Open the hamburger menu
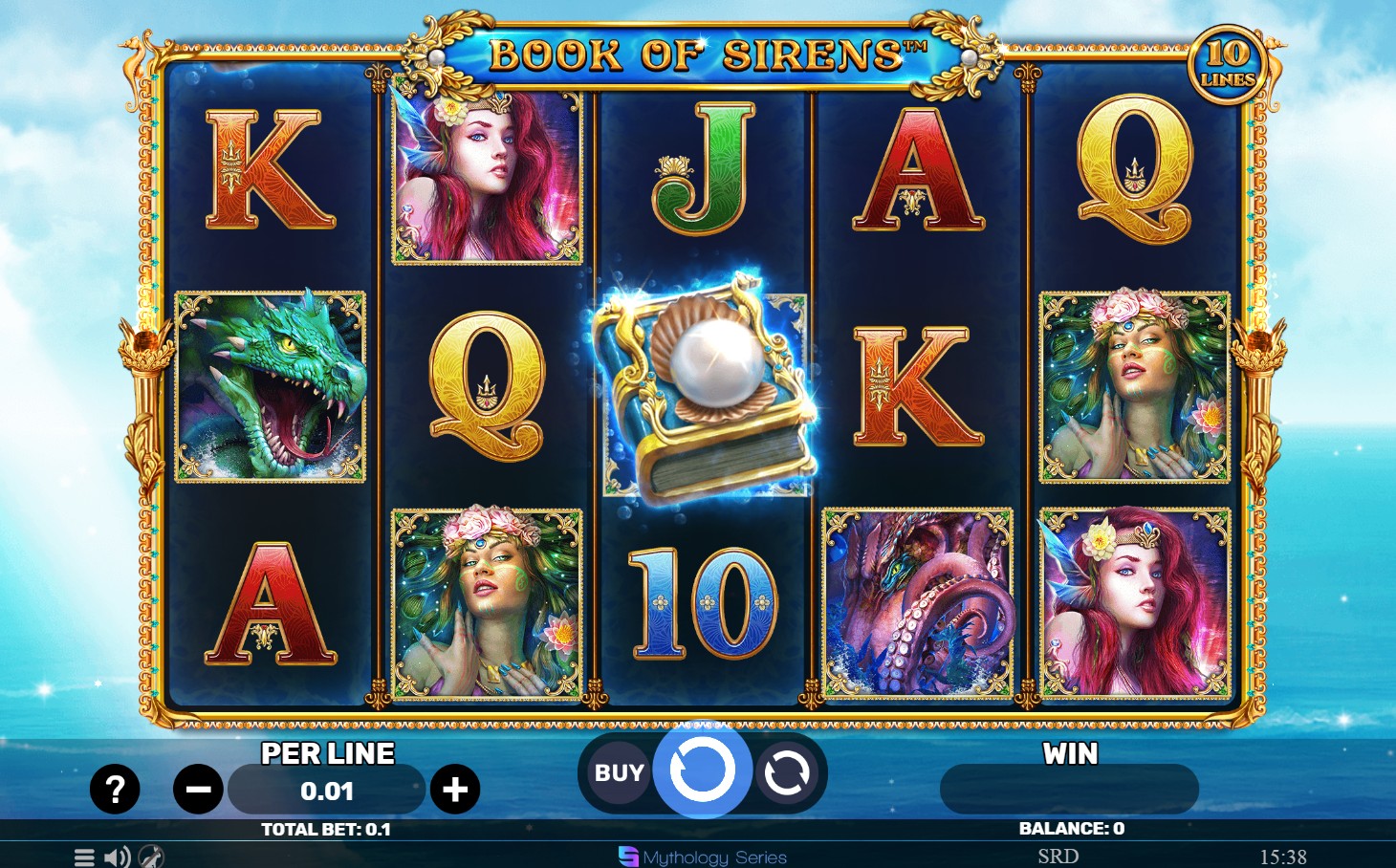Image resolution: width=1396 pixels, height=868 pixels. point(84,857)
